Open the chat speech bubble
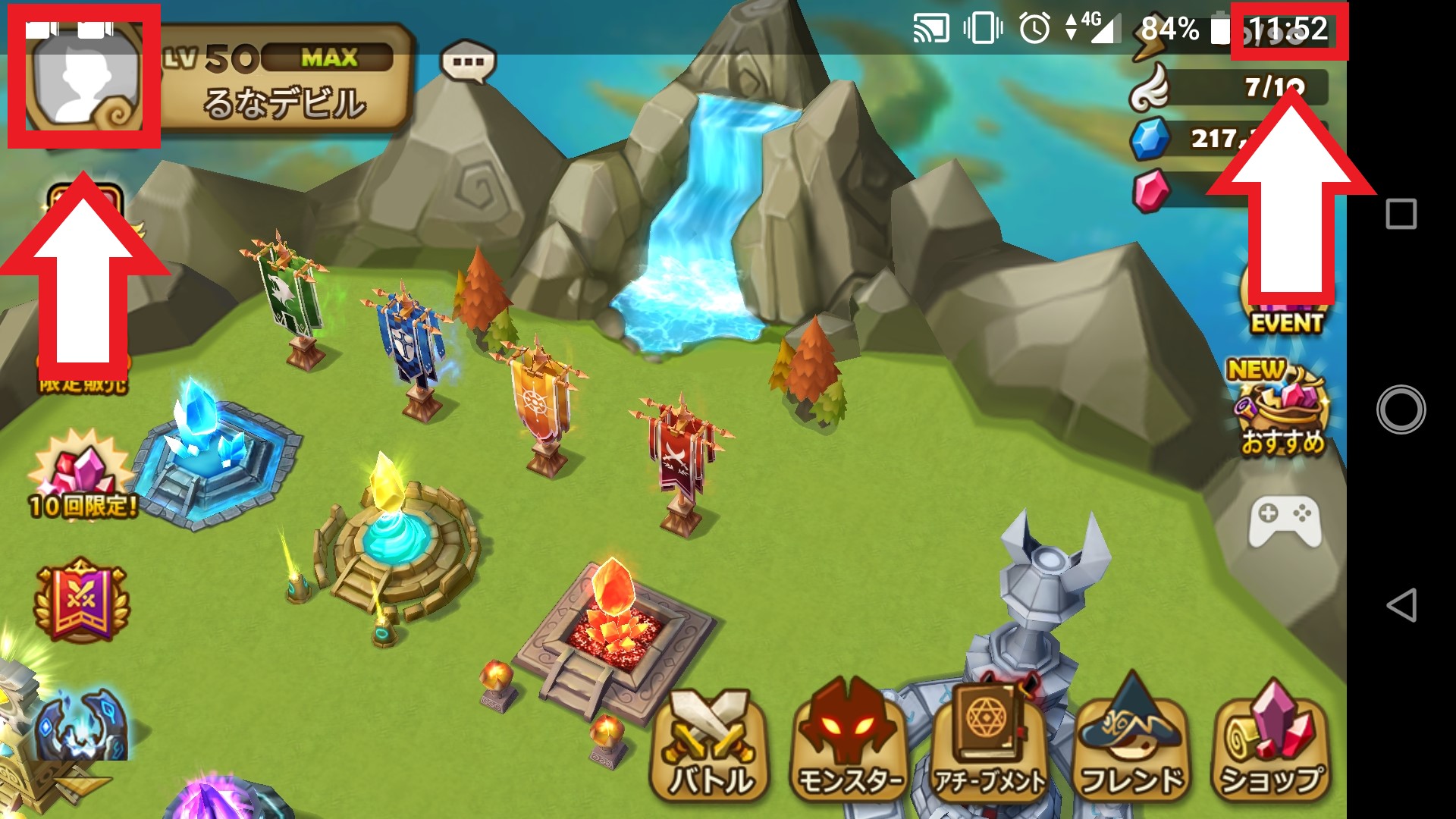 [468, 62]
